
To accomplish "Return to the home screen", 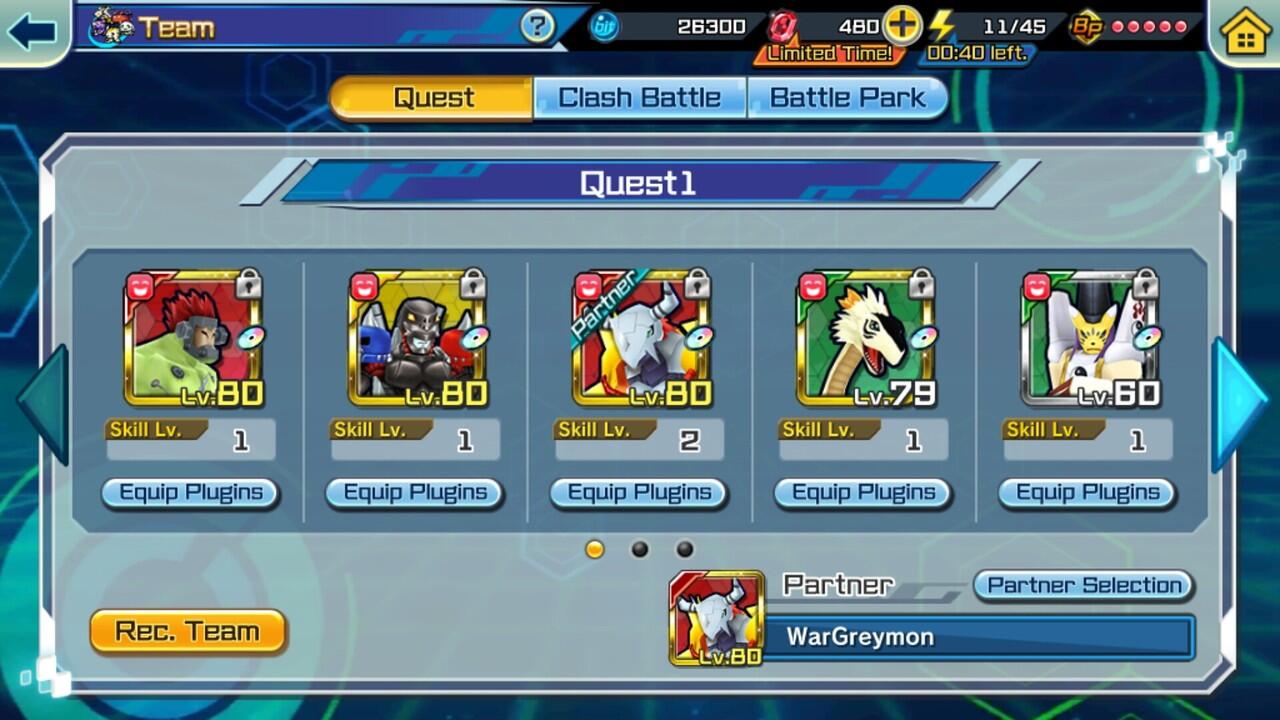I will click(1246, 32).
